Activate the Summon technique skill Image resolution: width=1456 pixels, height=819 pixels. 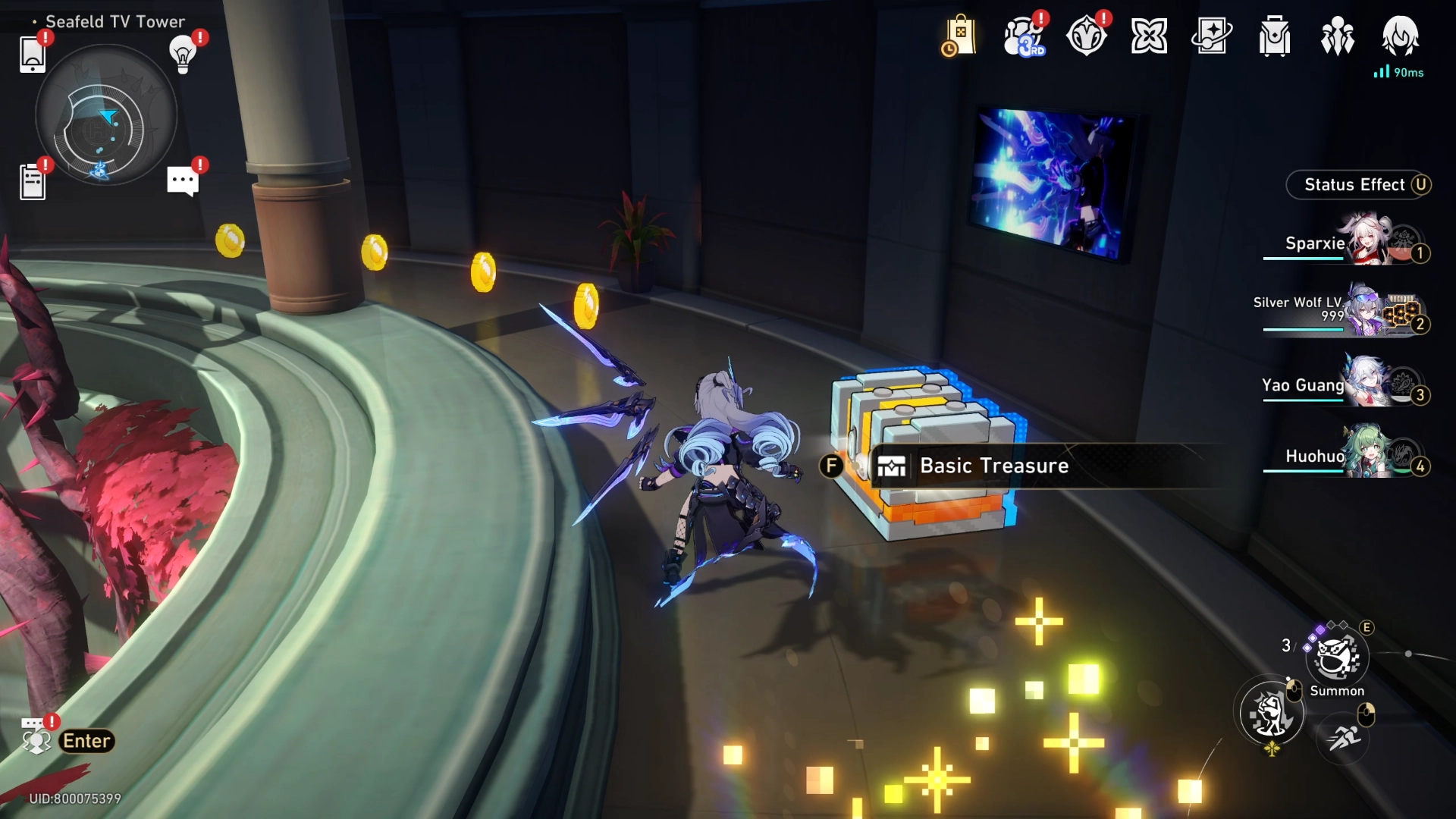pyautogui.click(x=1337, y=658)
